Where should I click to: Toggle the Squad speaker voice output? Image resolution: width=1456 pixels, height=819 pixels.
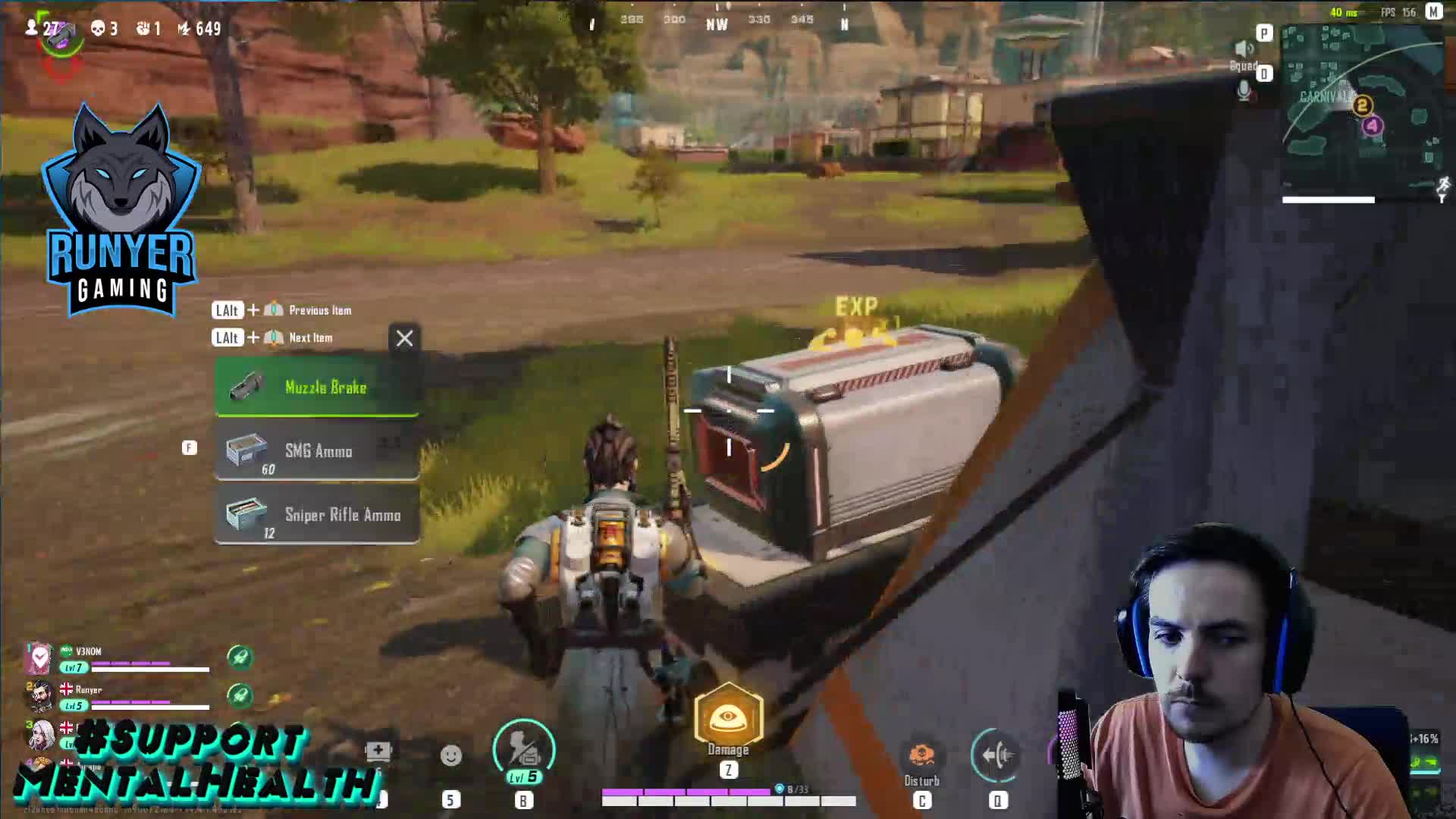click(x=1243, y=50)
